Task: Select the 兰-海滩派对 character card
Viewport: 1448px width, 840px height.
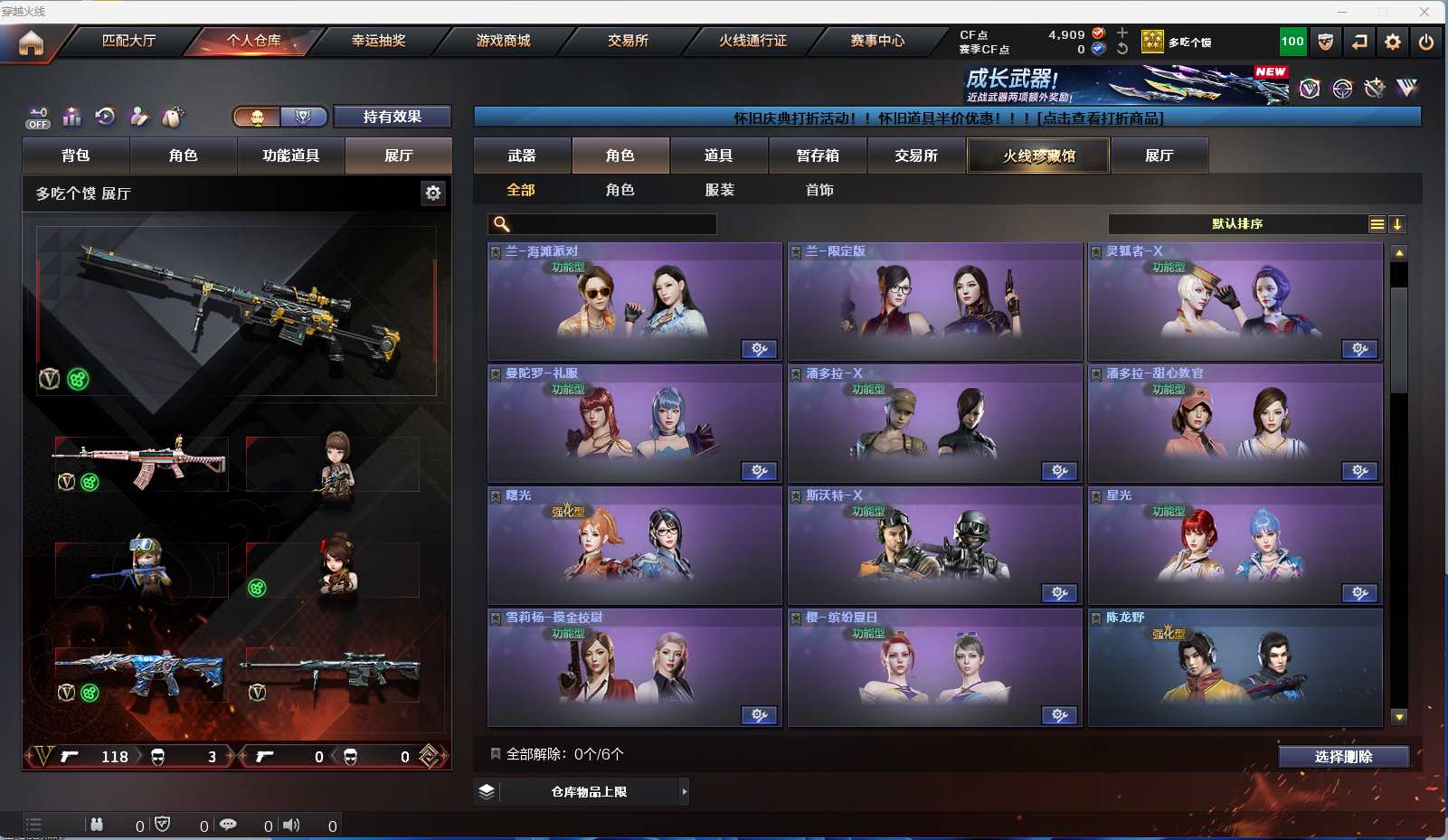Action: pos(634,301)
